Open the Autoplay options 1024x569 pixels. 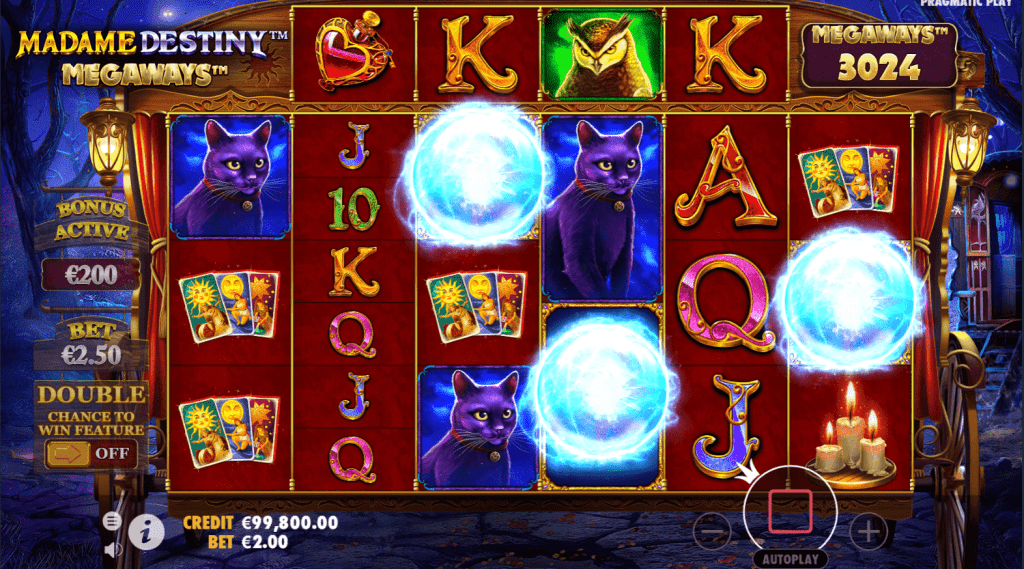789,558
